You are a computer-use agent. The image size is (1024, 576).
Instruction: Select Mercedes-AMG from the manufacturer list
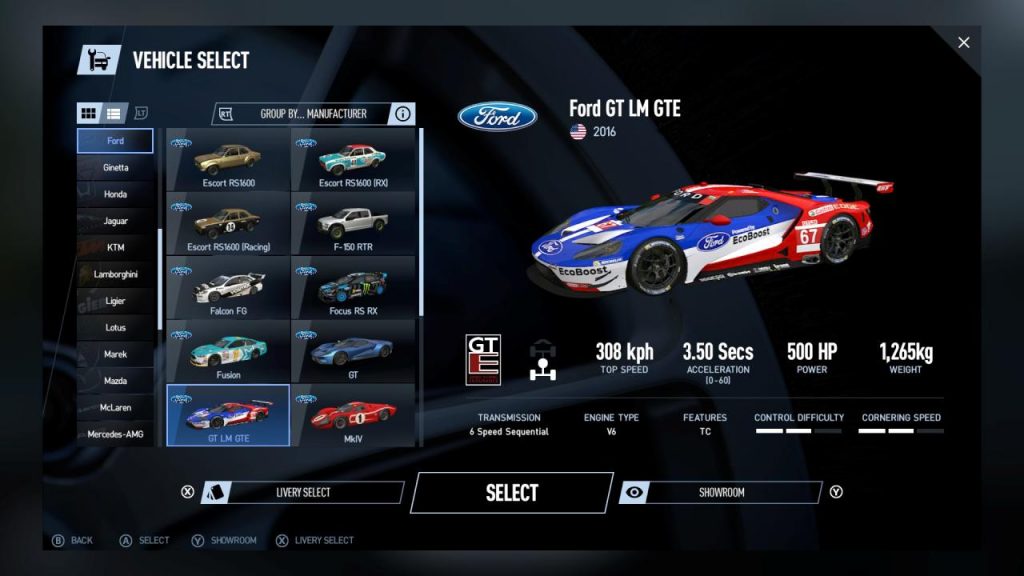coord(115,434)
